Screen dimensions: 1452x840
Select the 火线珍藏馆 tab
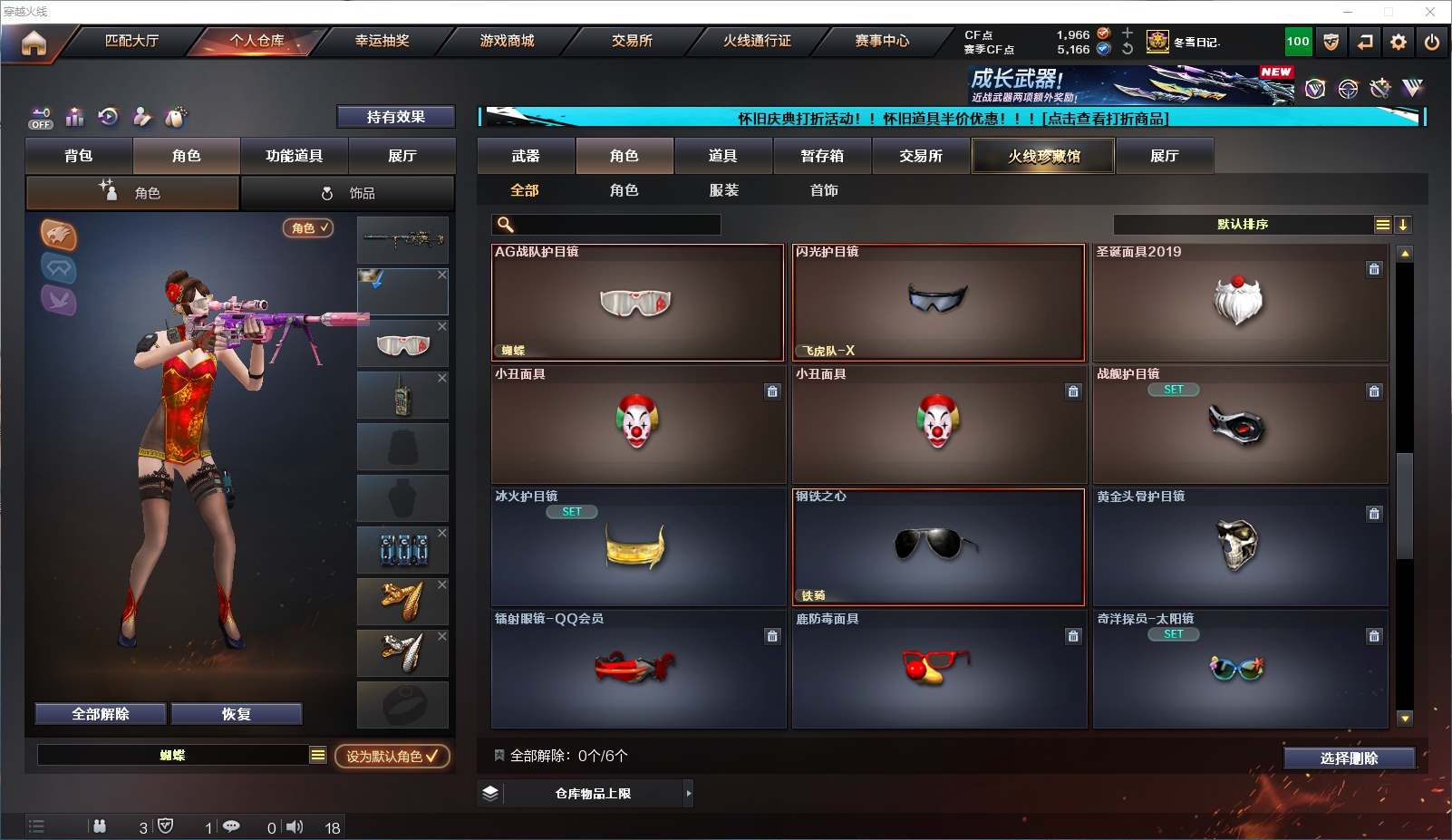[1043, 156]
